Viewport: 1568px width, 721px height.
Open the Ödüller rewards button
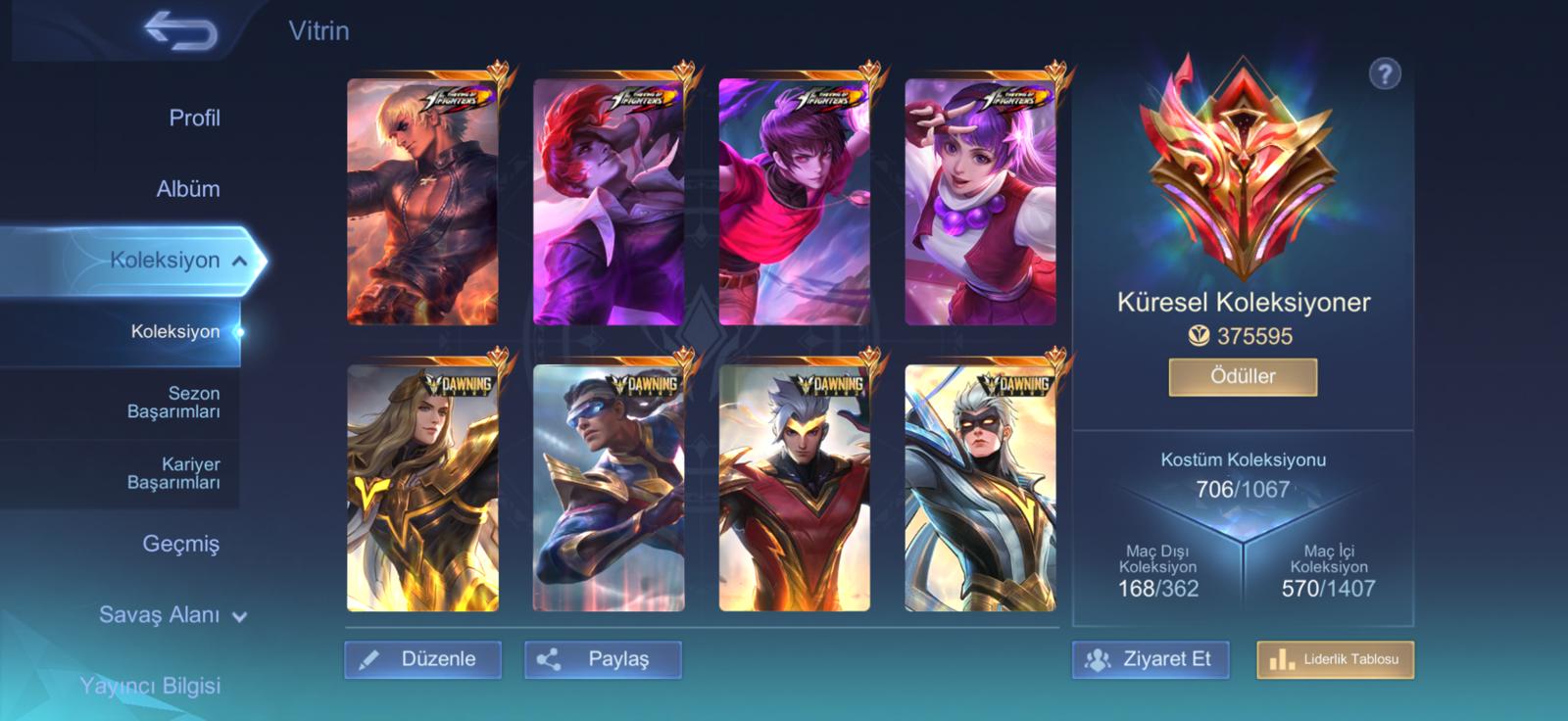click(1243, 376)
